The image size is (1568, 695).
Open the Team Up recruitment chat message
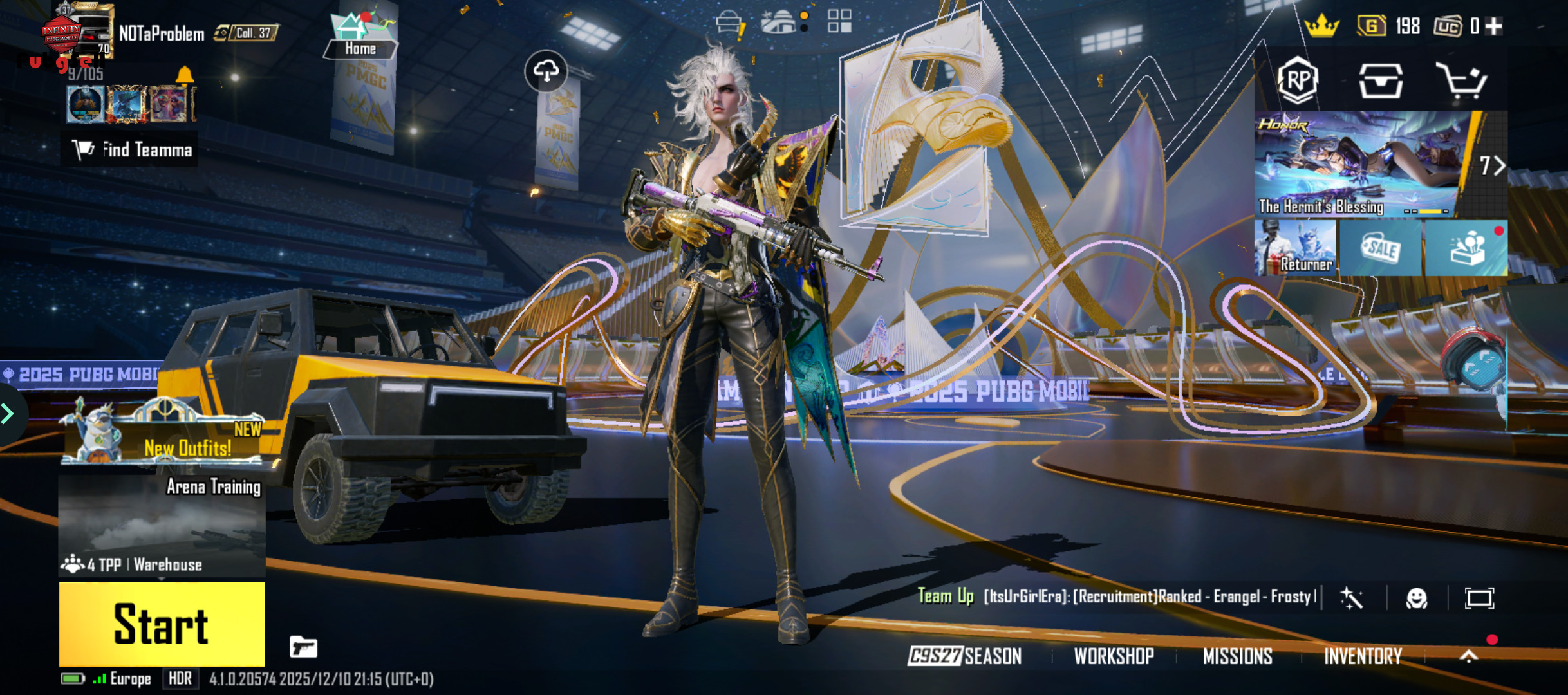(1117, 597)
